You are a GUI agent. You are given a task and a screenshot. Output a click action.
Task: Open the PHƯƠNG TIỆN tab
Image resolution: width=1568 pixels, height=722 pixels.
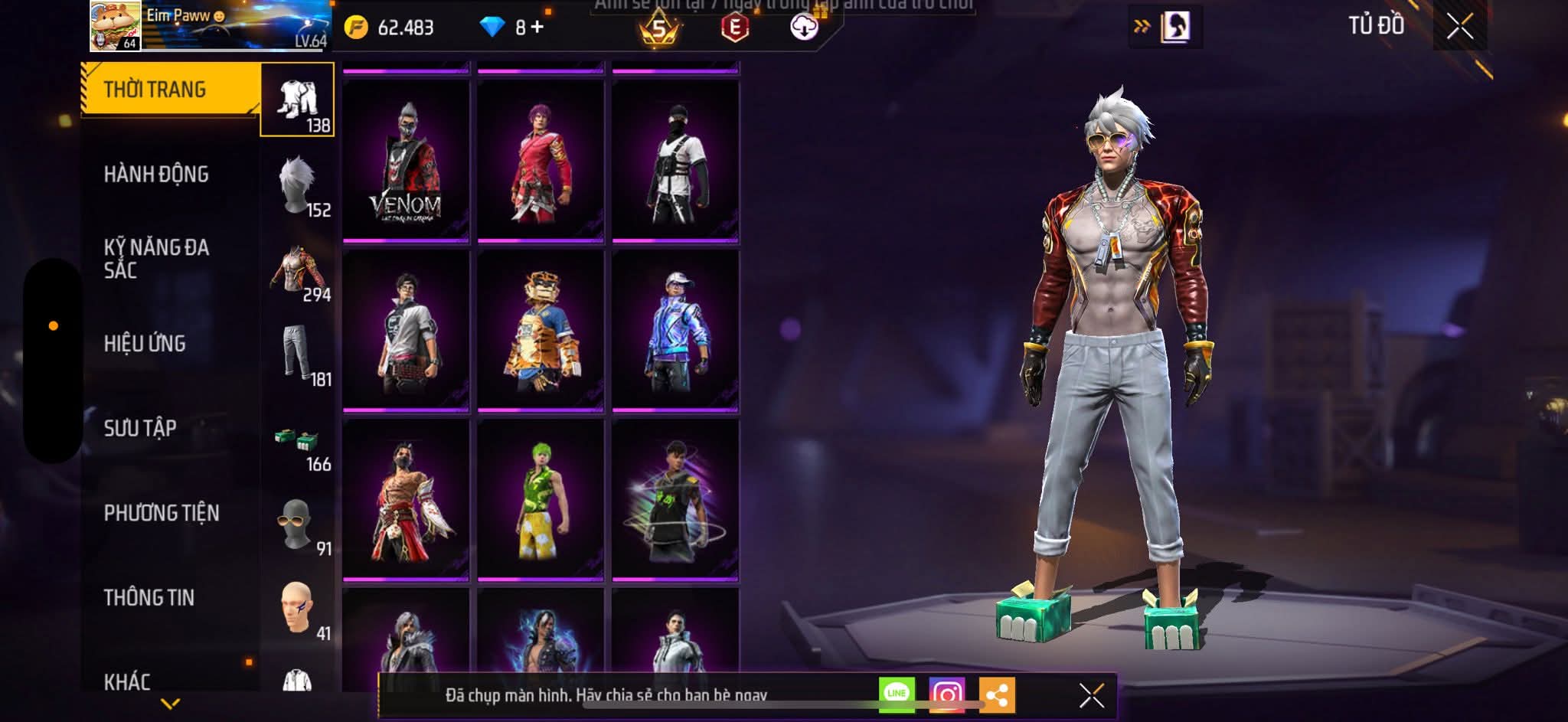click(x=162, y=513)
